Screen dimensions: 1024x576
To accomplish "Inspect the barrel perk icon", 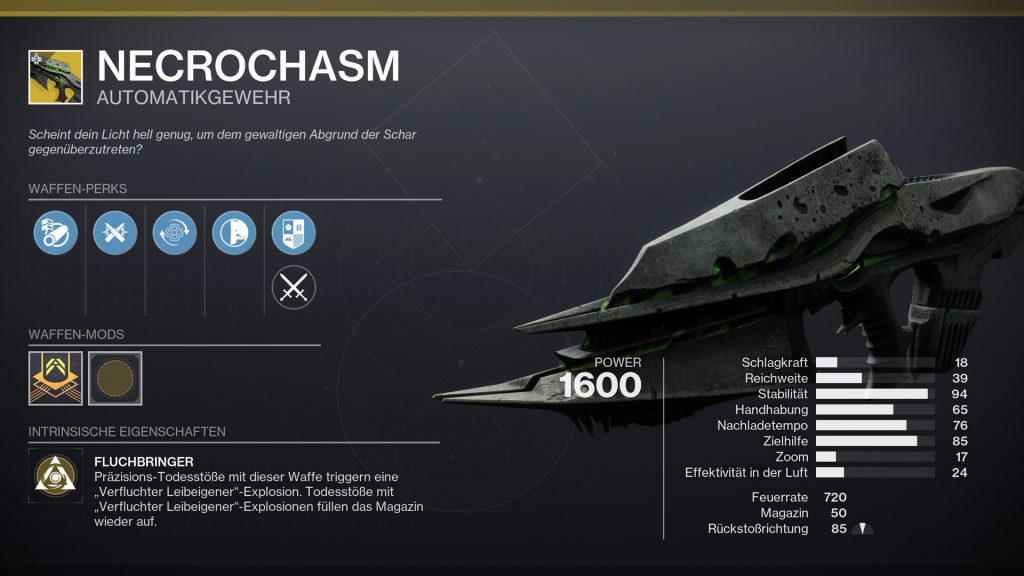I will coord(54,232).
